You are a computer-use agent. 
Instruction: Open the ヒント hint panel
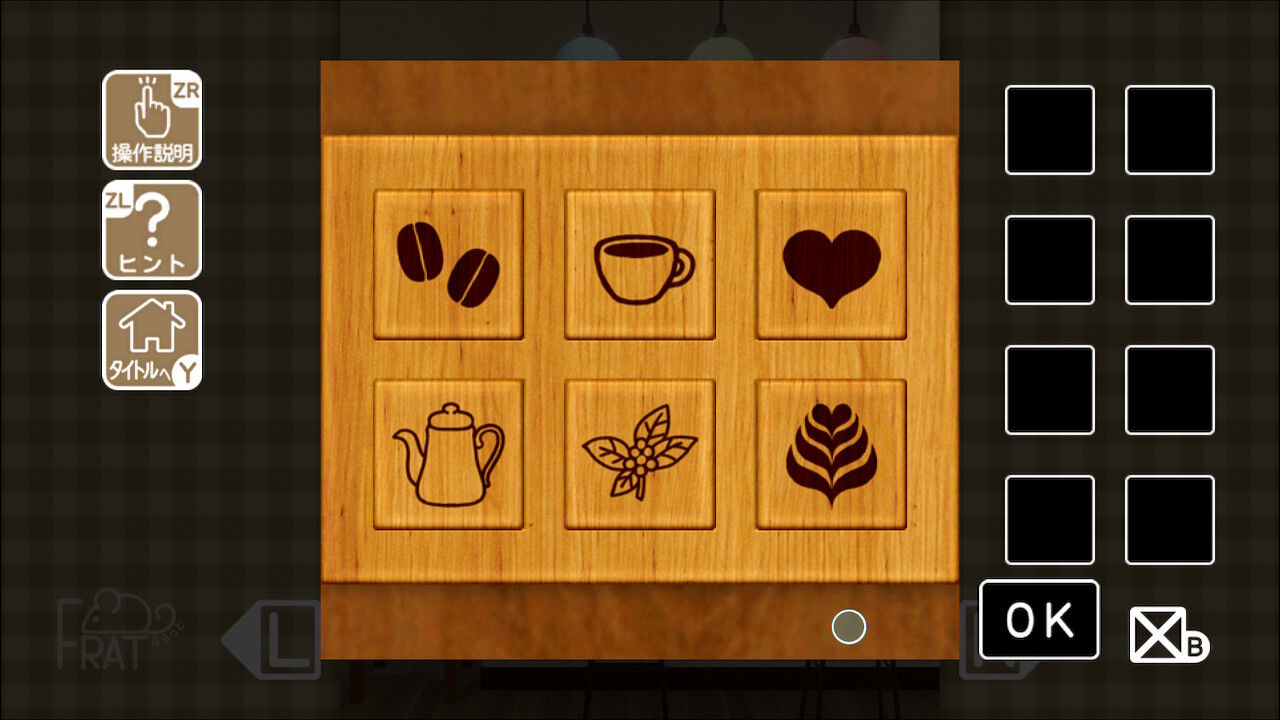tap(152, 232)
